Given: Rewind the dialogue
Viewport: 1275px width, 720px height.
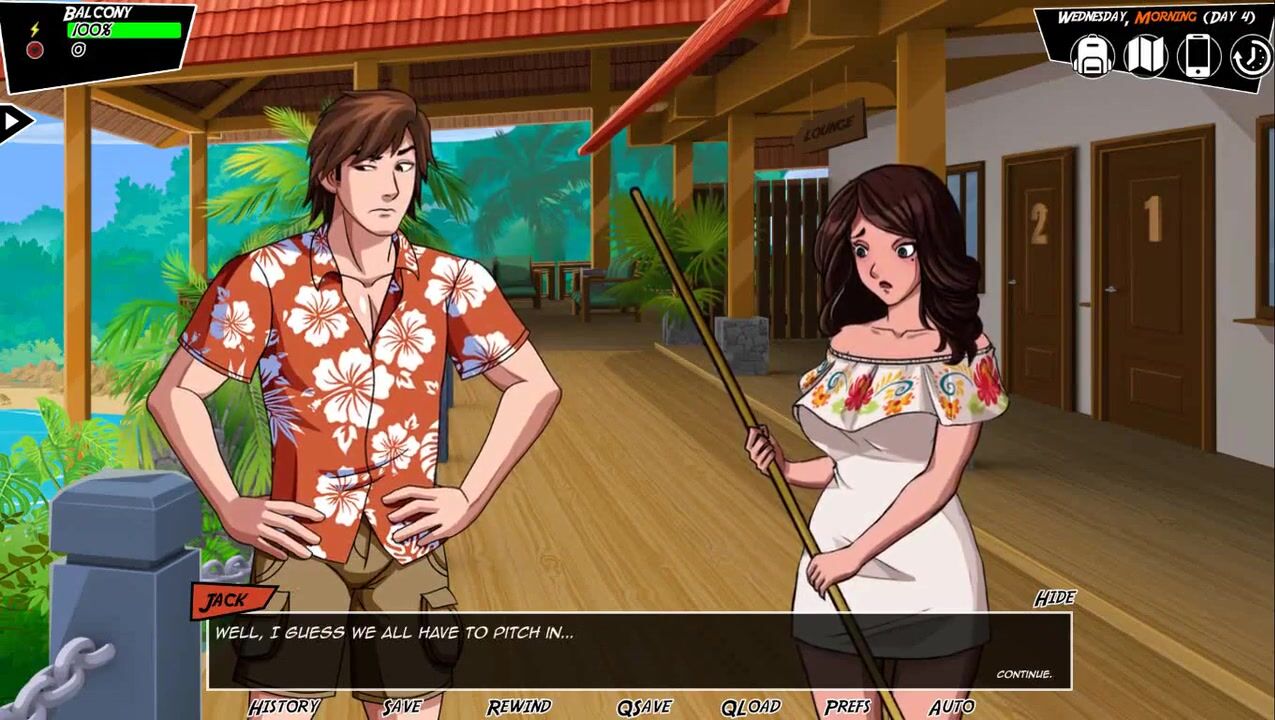Looking at the screenshot, I should click(x=519, y=707).
